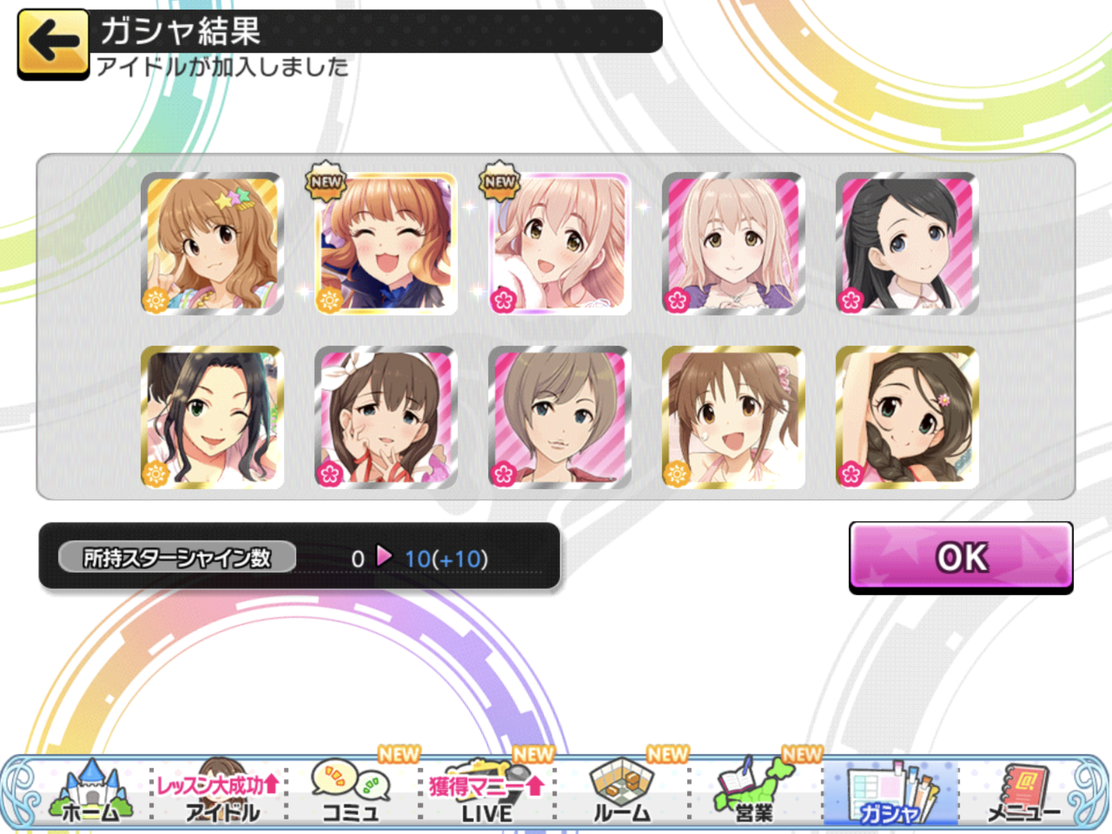Confirm results with the pink OK button

(x=960, y=557)
